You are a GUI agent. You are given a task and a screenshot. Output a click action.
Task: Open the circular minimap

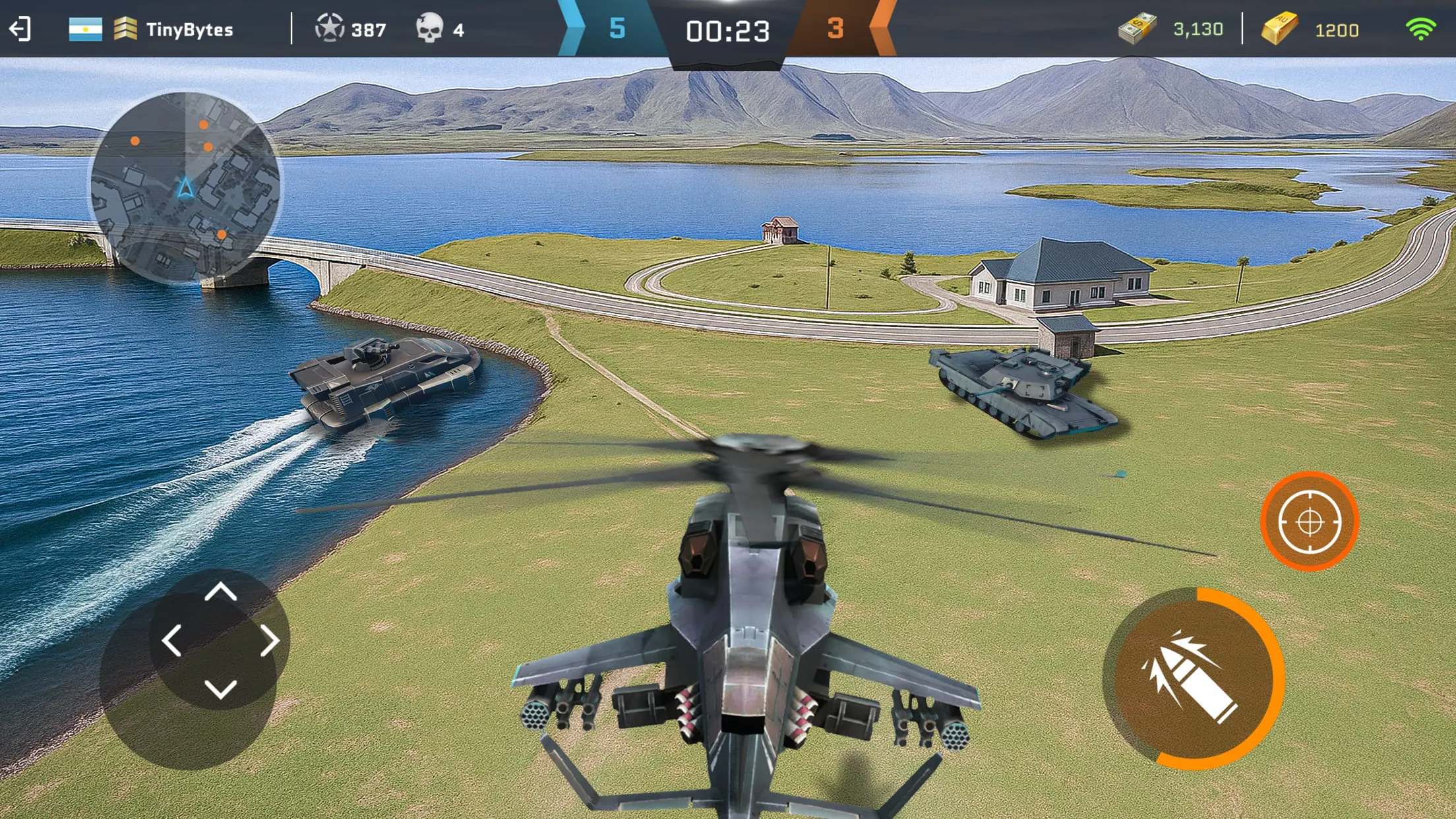(x=187, y=187)
